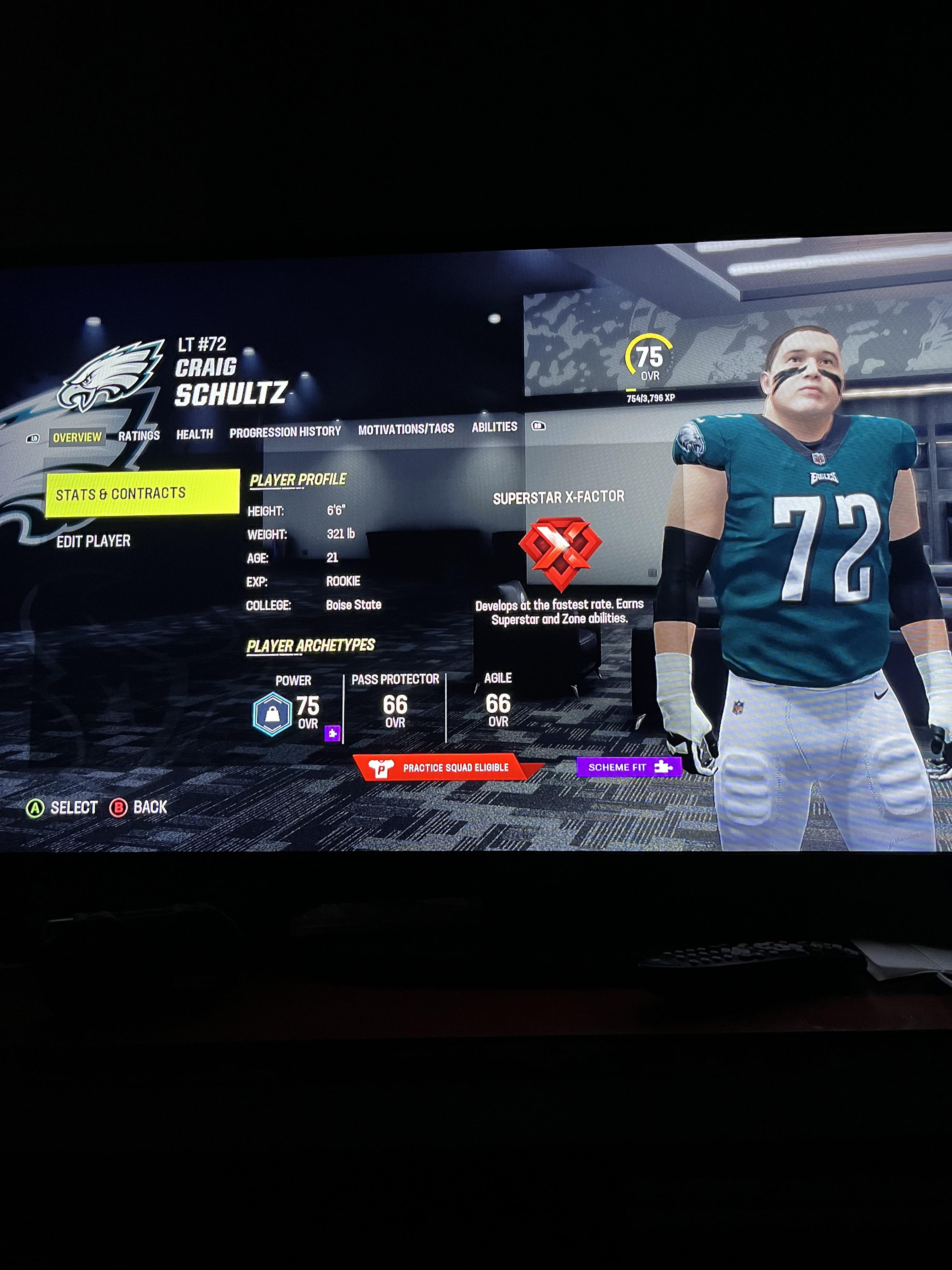Switch to the Ratings tab

pos(139,435)
